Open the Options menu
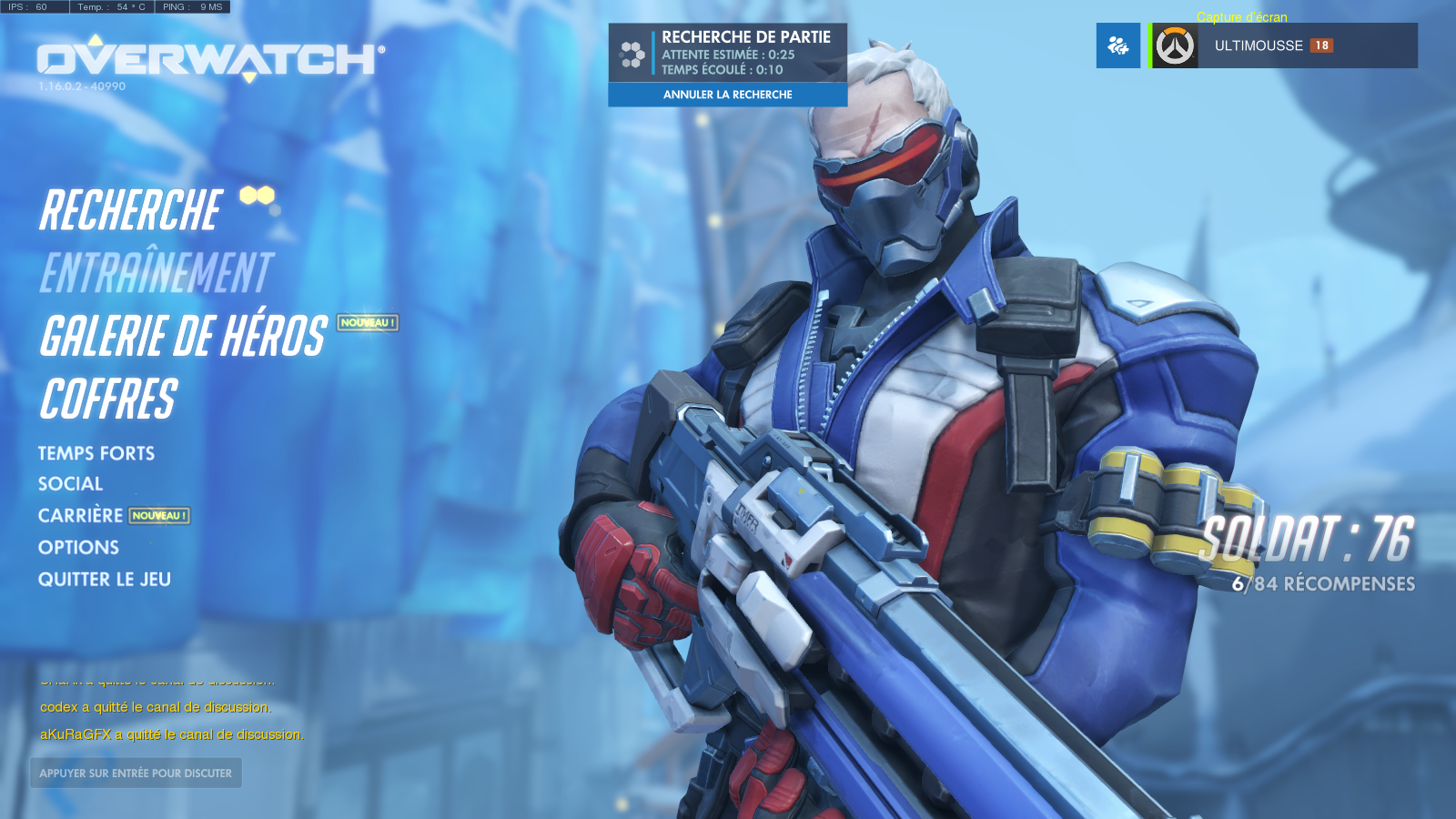This screenshot has width=1456, height=819. click(x=78, y=548)
